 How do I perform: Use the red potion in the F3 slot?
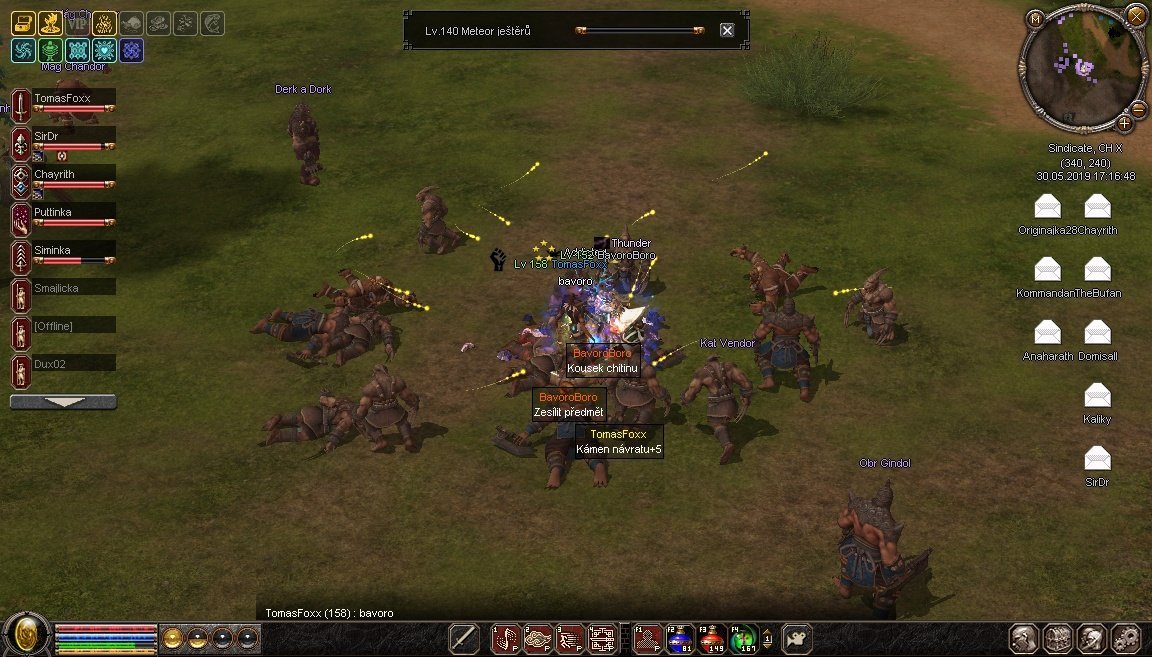(711, 638)
